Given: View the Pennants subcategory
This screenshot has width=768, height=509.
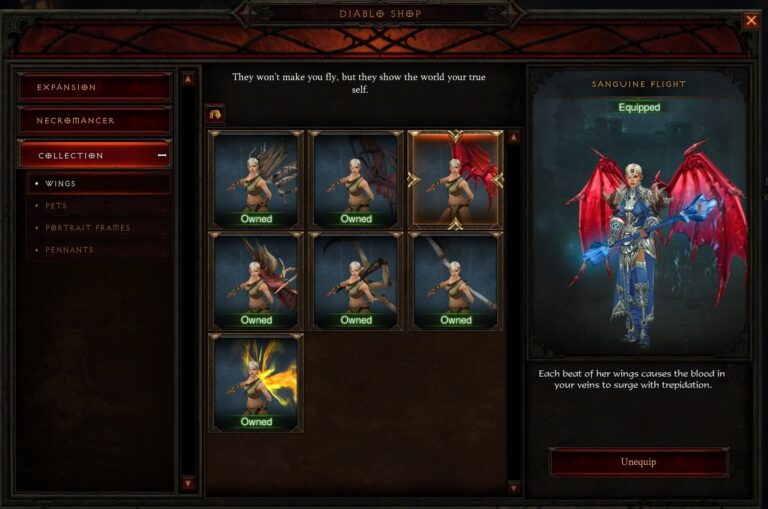Looking at the screenshot, I should pos(70,250).
